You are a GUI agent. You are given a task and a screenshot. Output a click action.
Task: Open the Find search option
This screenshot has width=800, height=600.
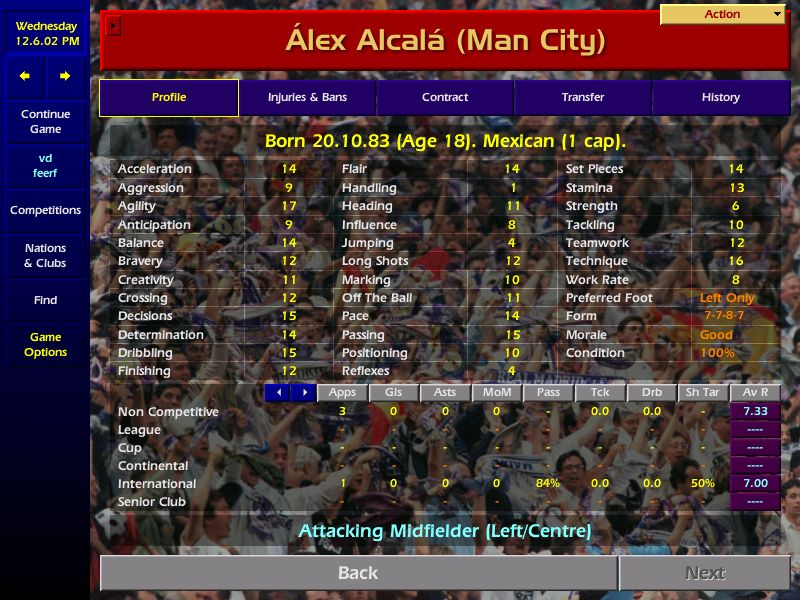click(x=45, y=300)
